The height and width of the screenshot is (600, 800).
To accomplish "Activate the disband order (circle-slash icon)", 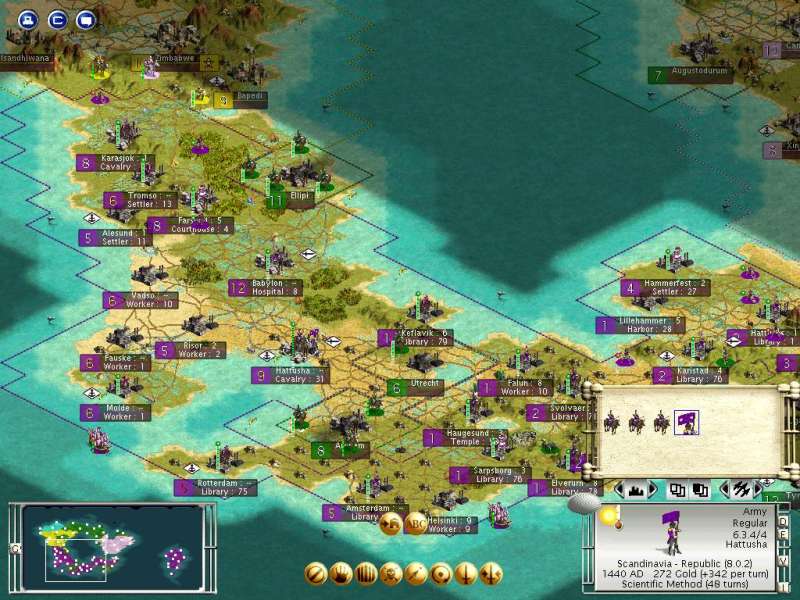I will point(316,574).
